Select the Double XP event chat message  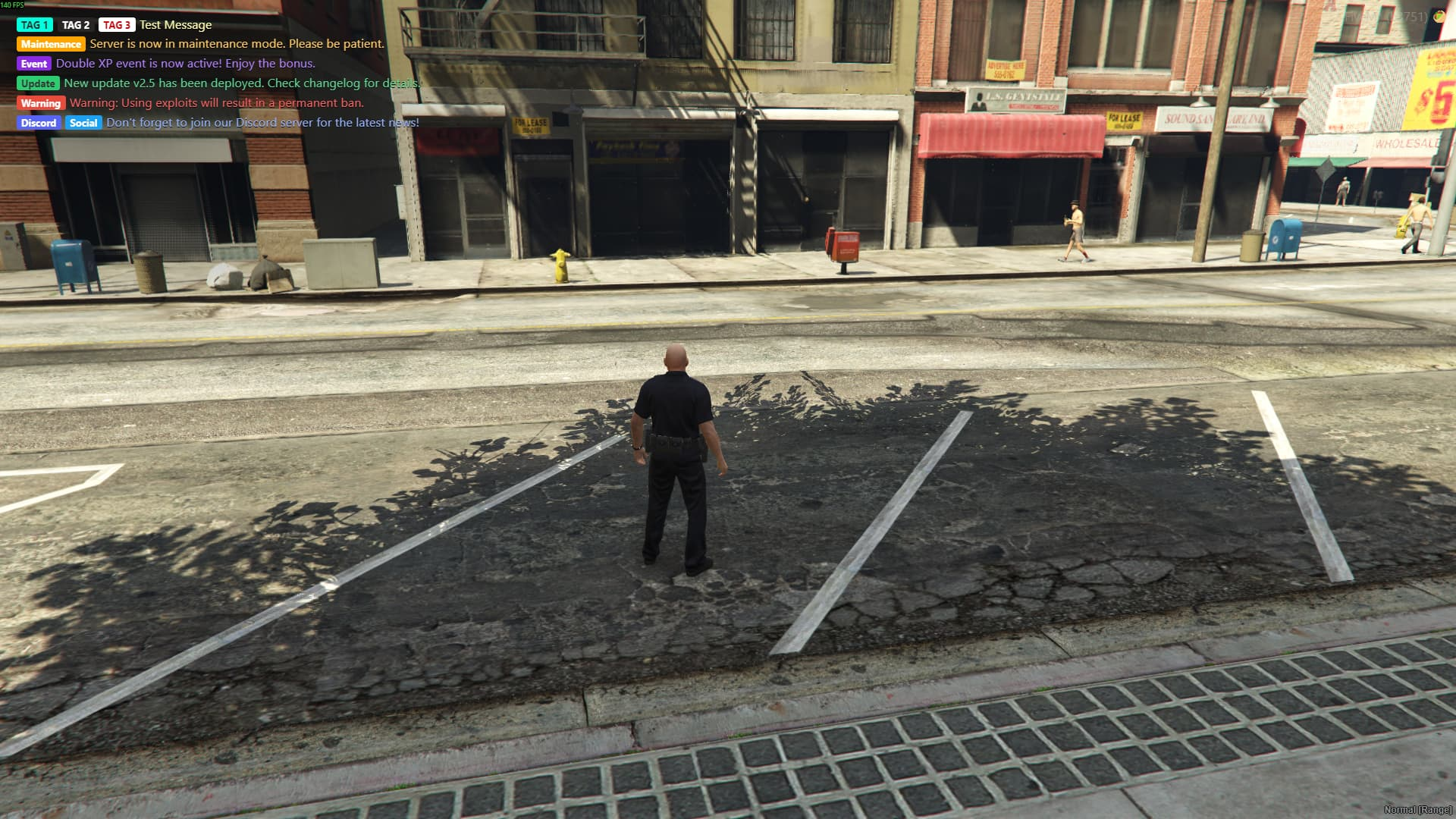coord(185,64)
